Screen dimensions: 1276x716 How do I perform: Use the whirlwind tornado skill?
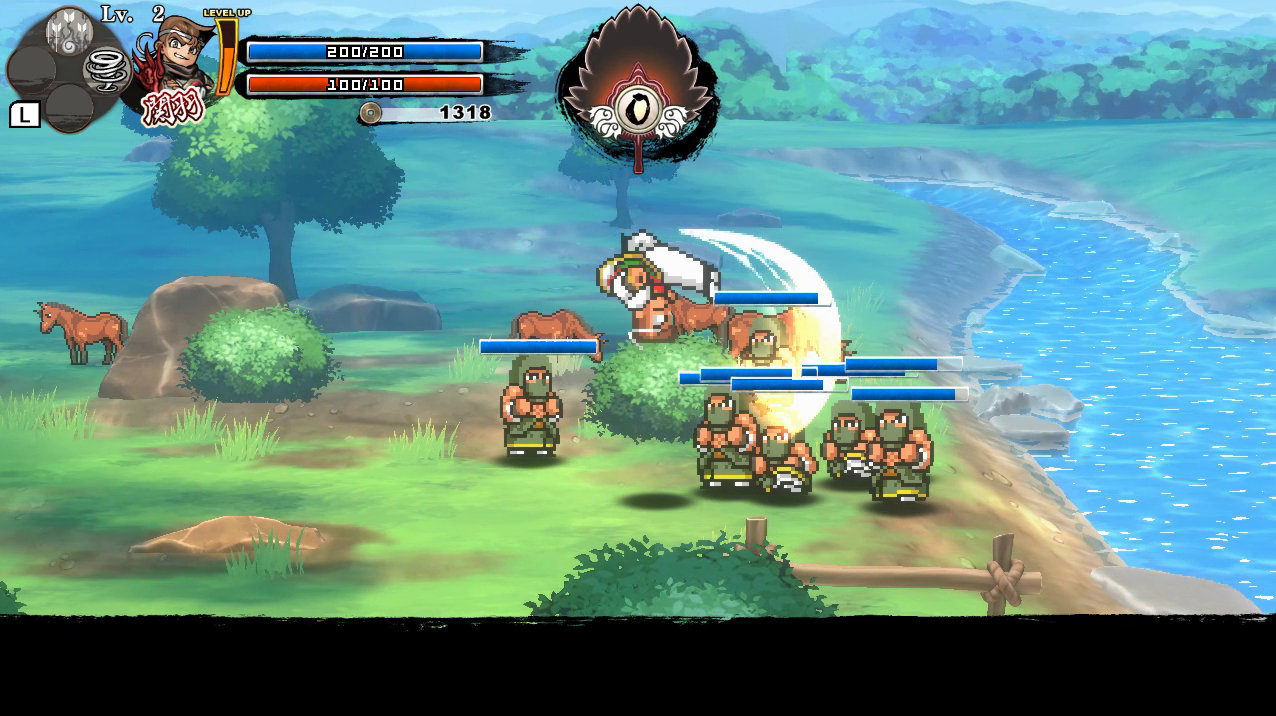click(104, 70)
